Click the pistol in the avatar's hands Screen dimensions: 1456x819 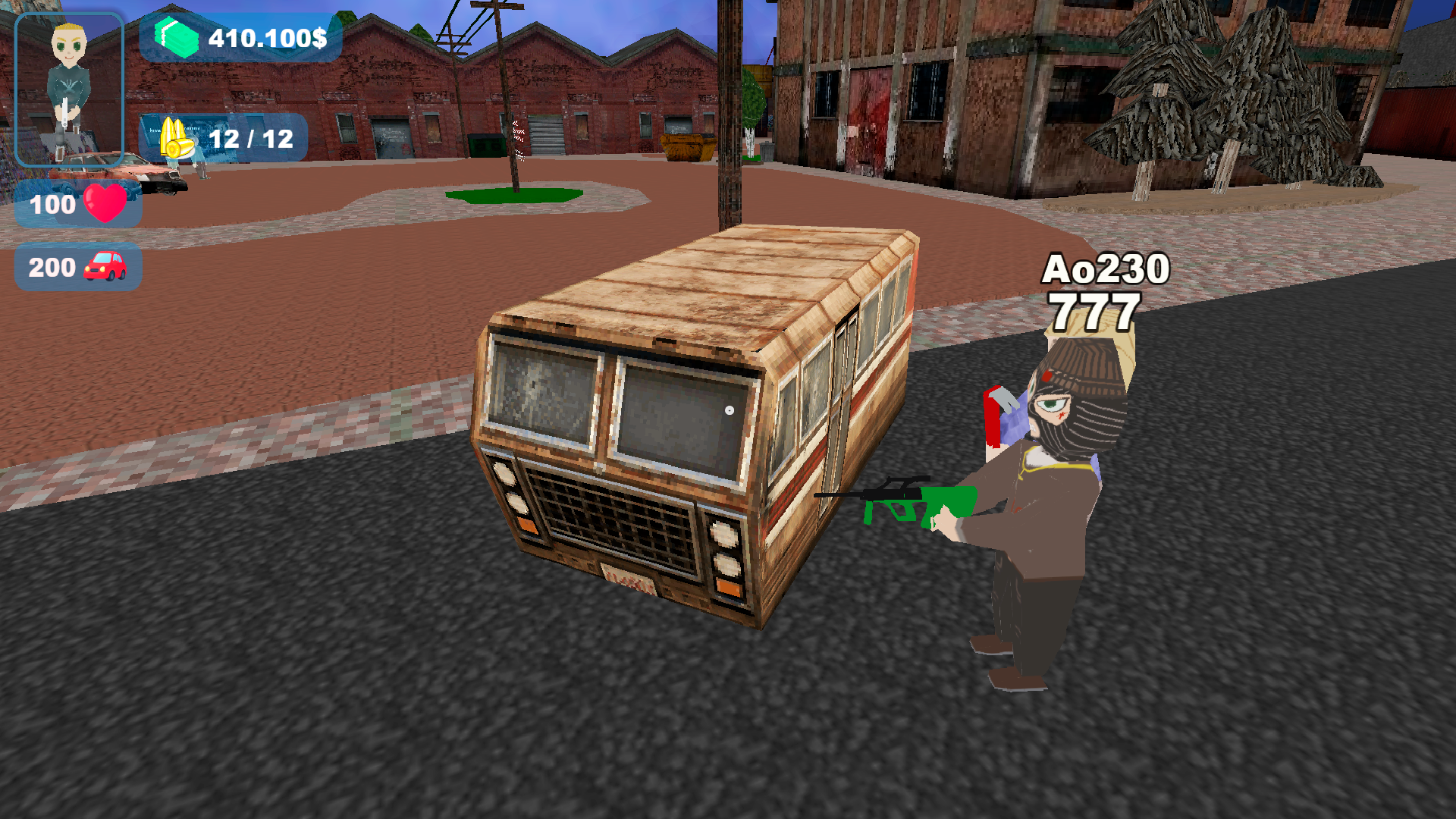click(64, 114)
